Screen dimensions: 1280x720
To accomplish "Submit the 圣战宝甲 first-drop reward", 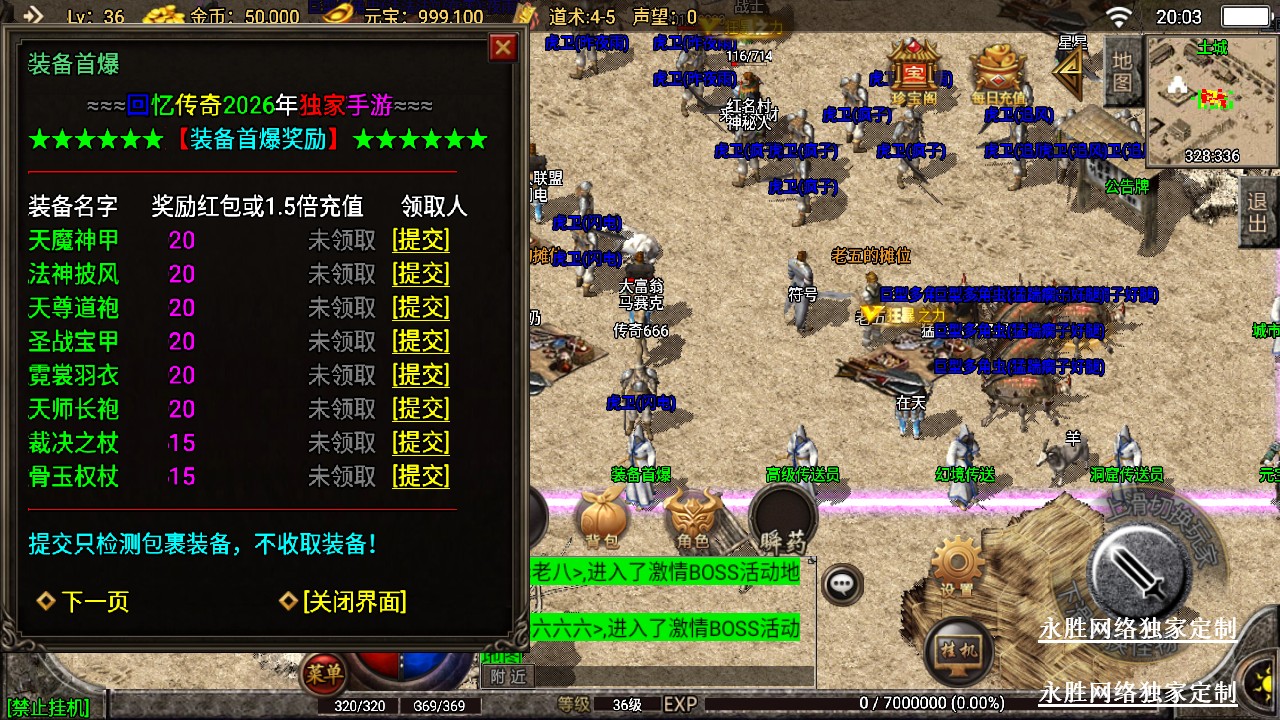I will pyautogui.click(x=421, y=341).
